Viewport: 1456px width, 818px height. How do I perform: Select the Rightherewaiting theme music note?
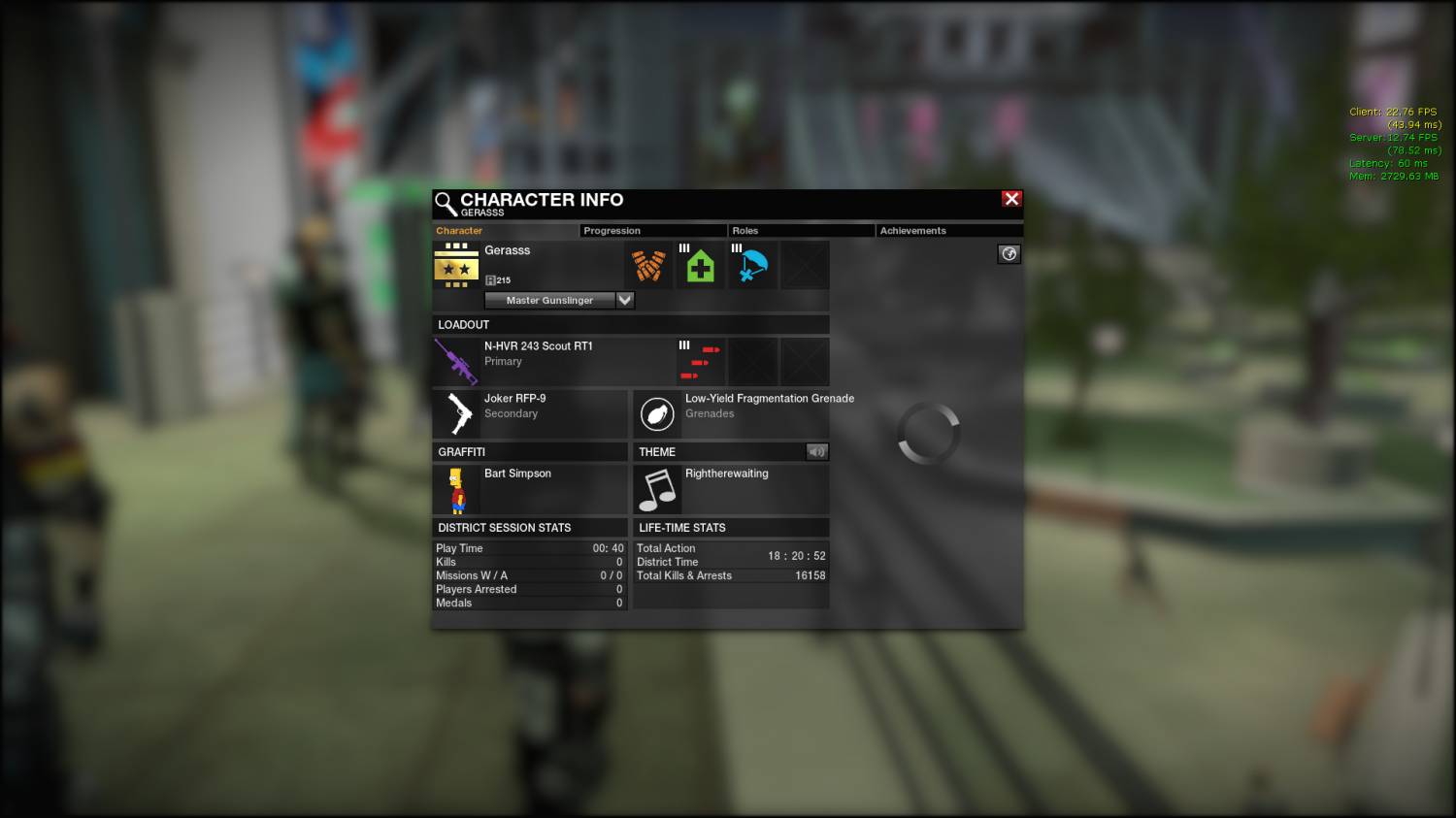[657, 489]
